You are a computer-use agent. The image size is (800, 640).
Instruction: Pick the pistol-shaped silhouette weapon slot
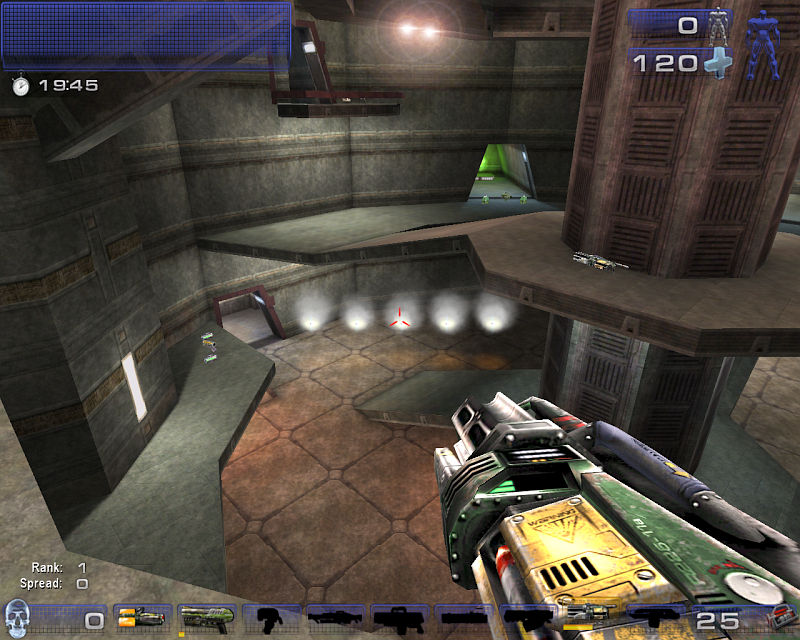point(269,618)
